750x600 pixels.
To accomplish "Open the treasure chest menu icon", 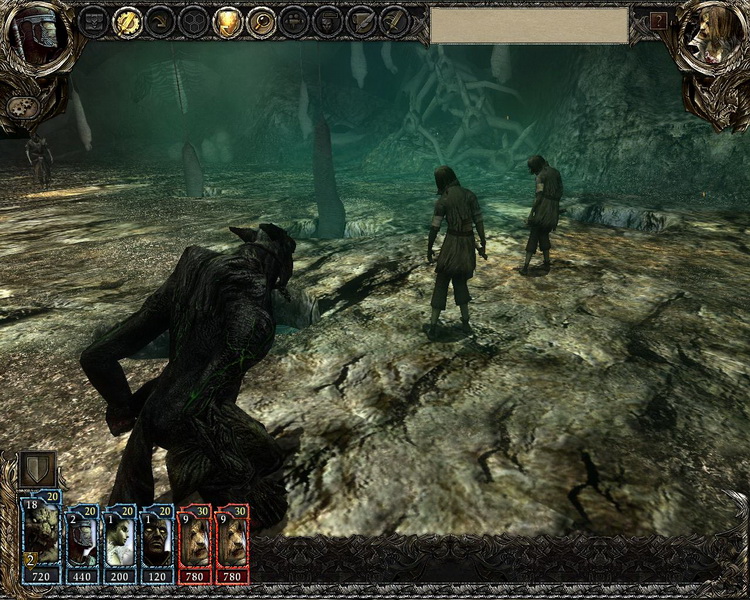I will pyautogui.click(x=93, y=21).
